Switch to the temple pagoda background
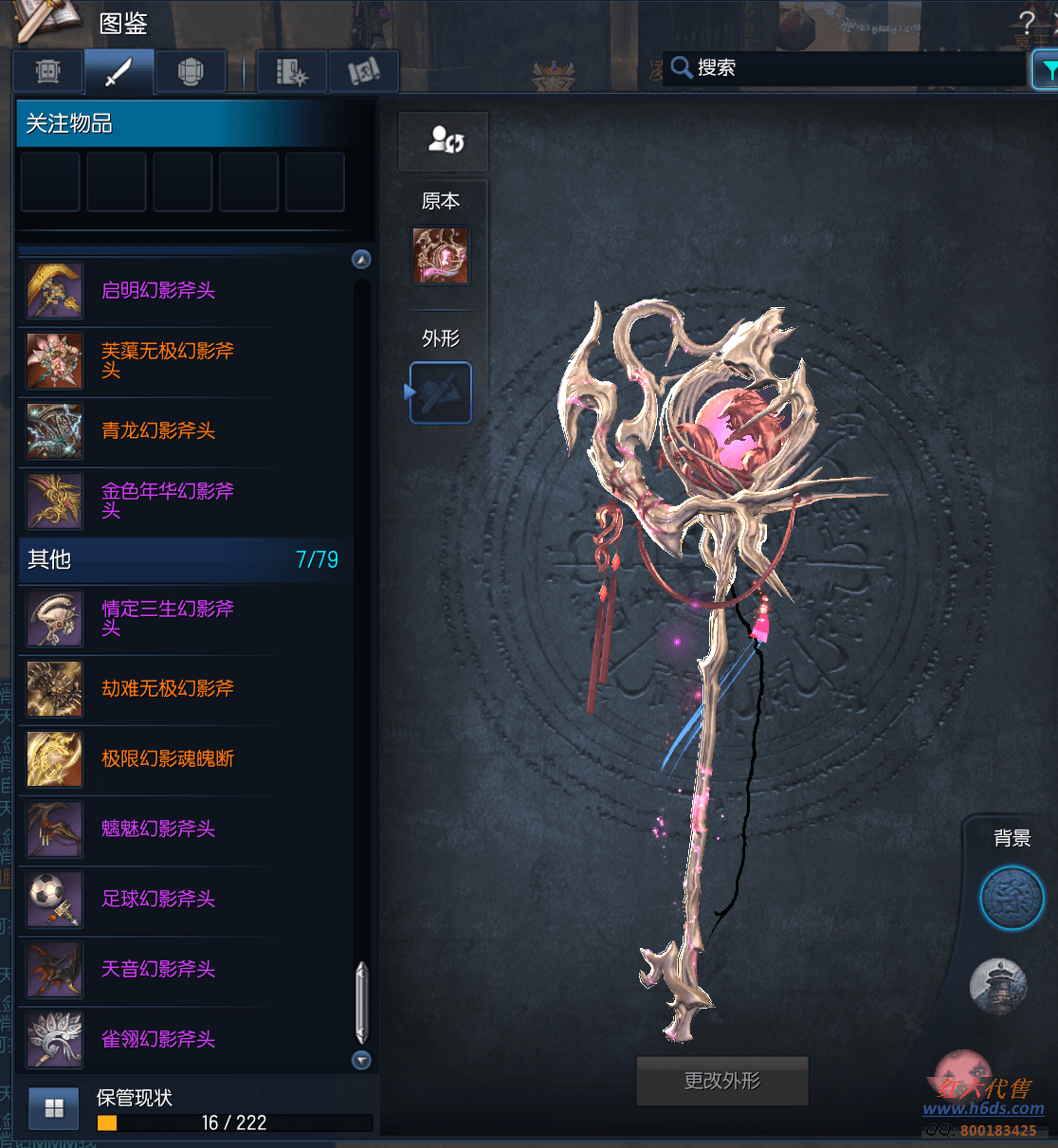This screenshot has width=1058, height=1148. pyautogui.click(x=998, y=985)
